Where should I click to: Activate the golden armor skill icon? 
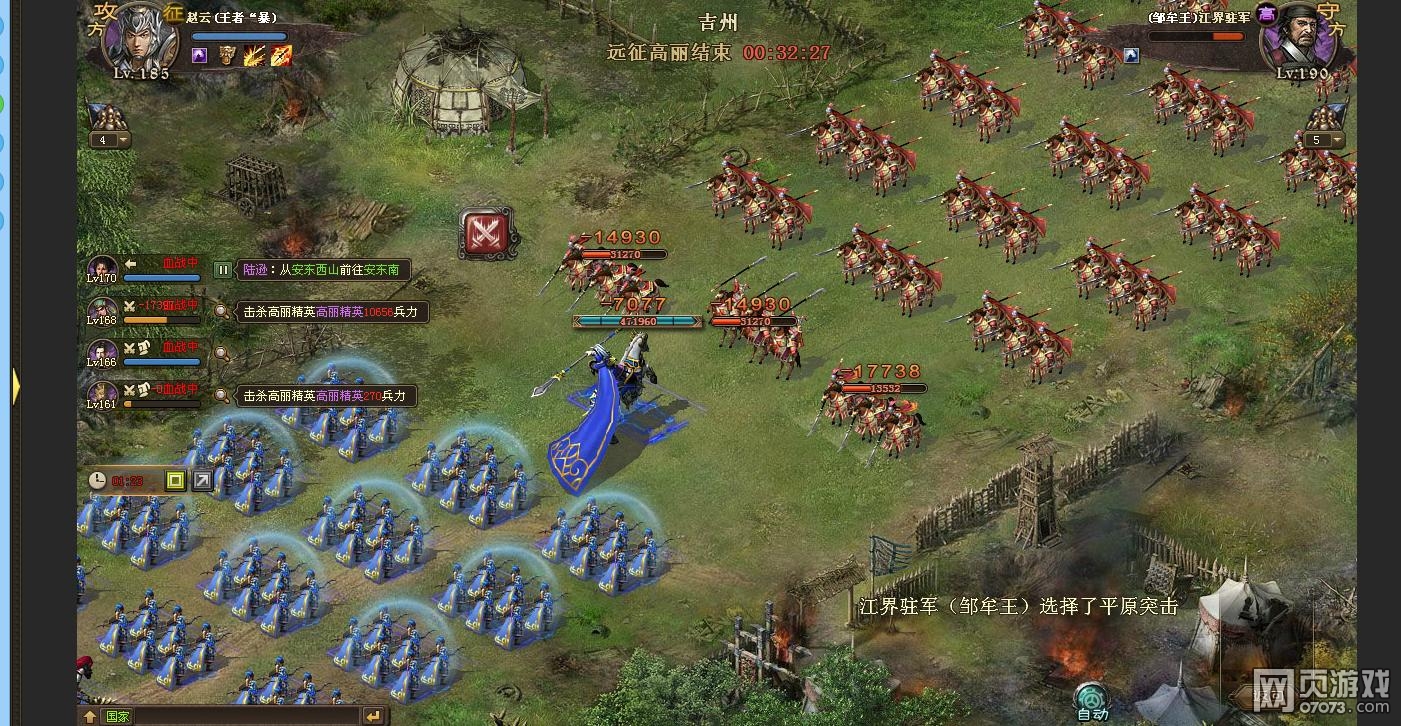pyautogui.click(x=228, y=56)
